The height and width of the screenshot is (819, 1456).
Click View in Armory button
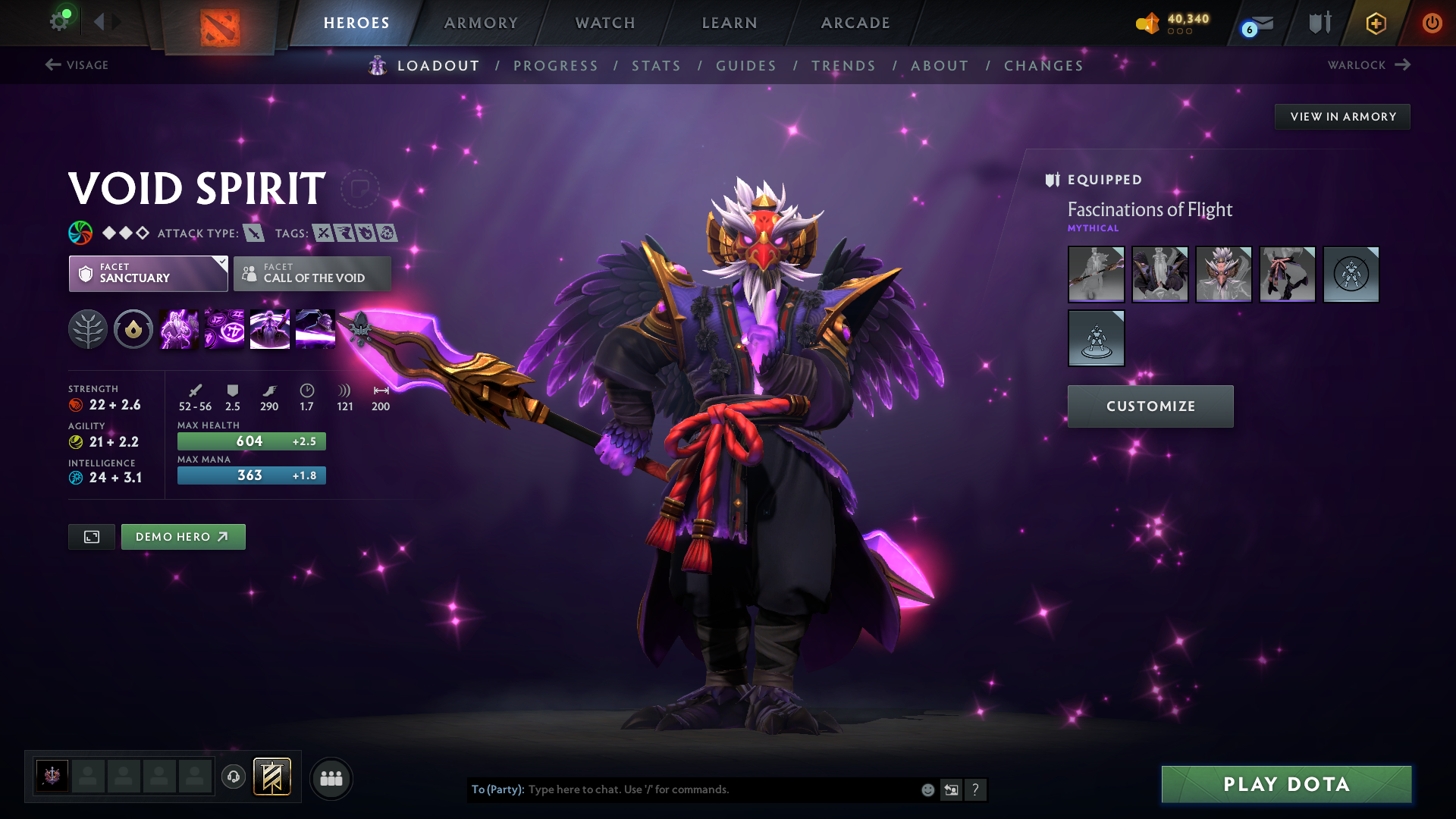(1342, 117)
